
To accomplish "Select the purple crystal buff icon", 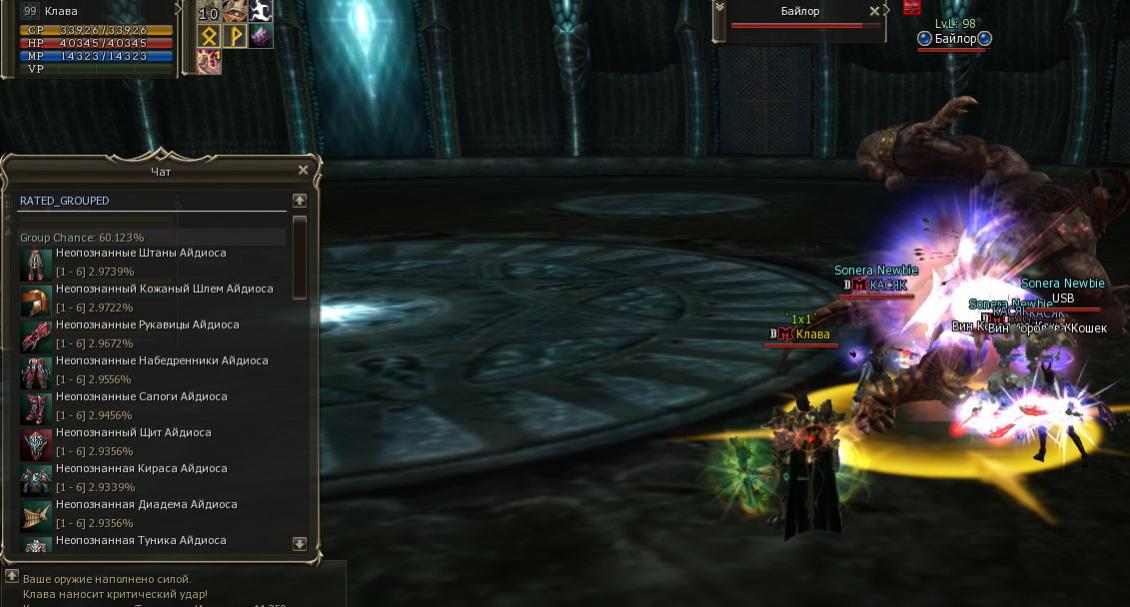I will (260, 36).
